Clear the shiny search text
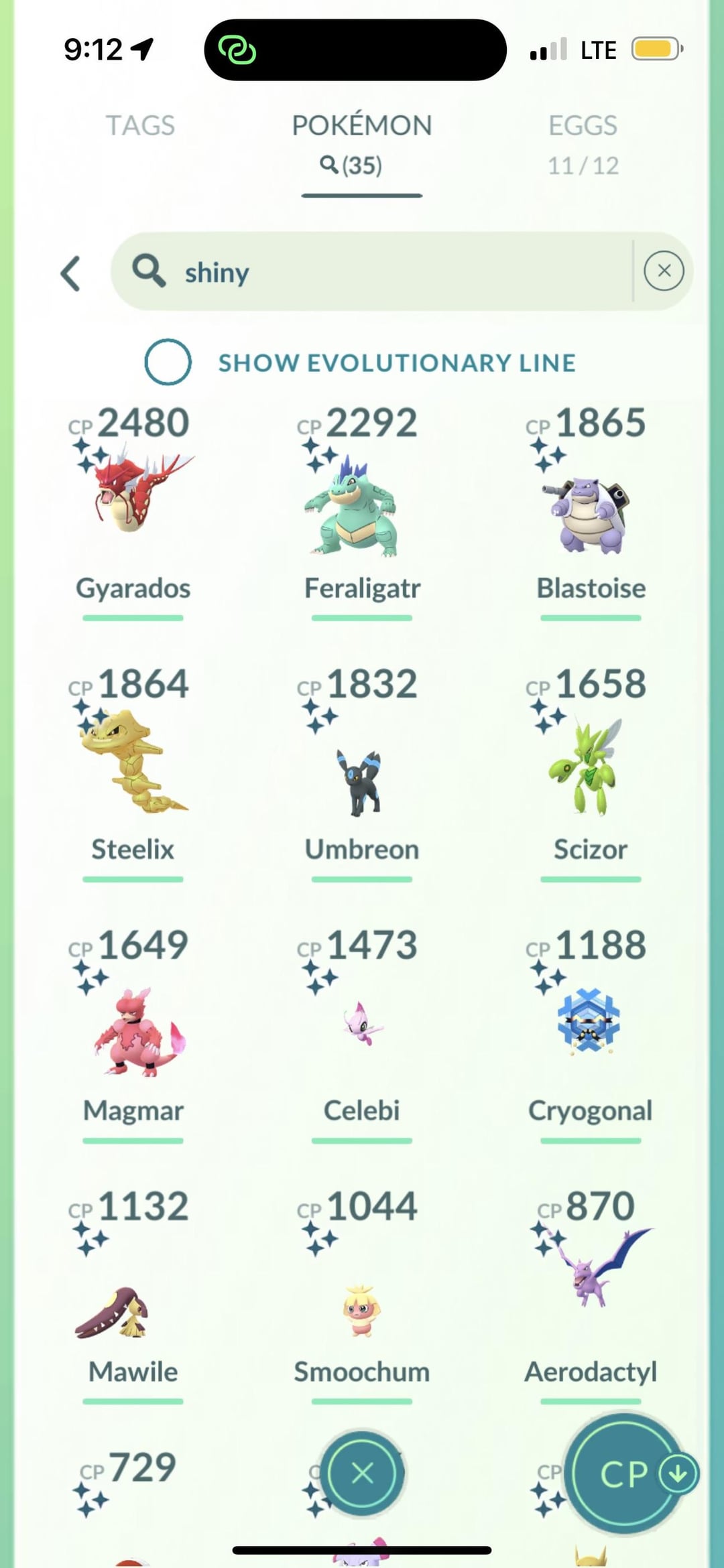Viewport: 724px width, 1568px height. (x=664, y=271)
